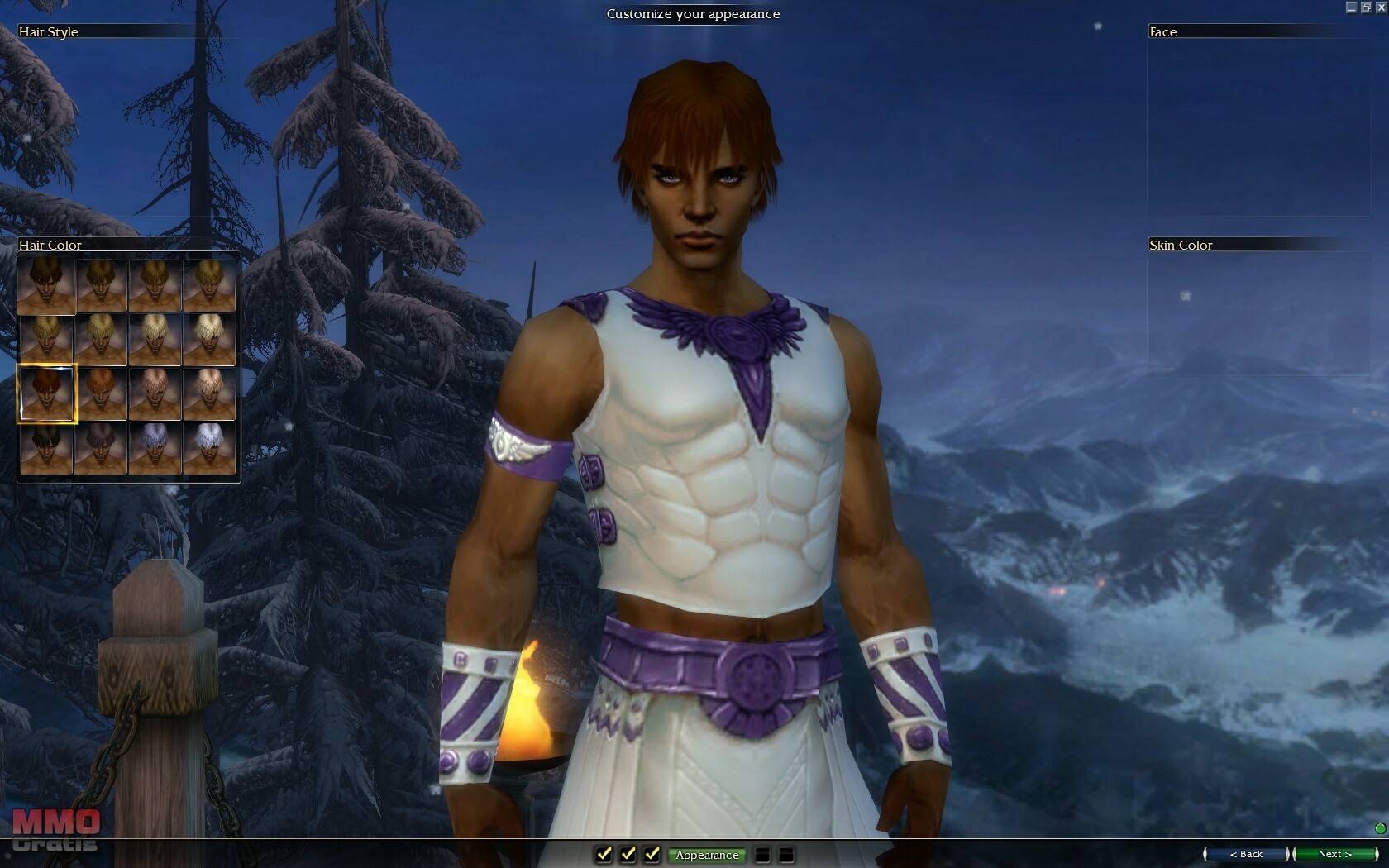1389x868 pixels.
Task: Select the white hair color swatch
Action: (x=209, y=447)
